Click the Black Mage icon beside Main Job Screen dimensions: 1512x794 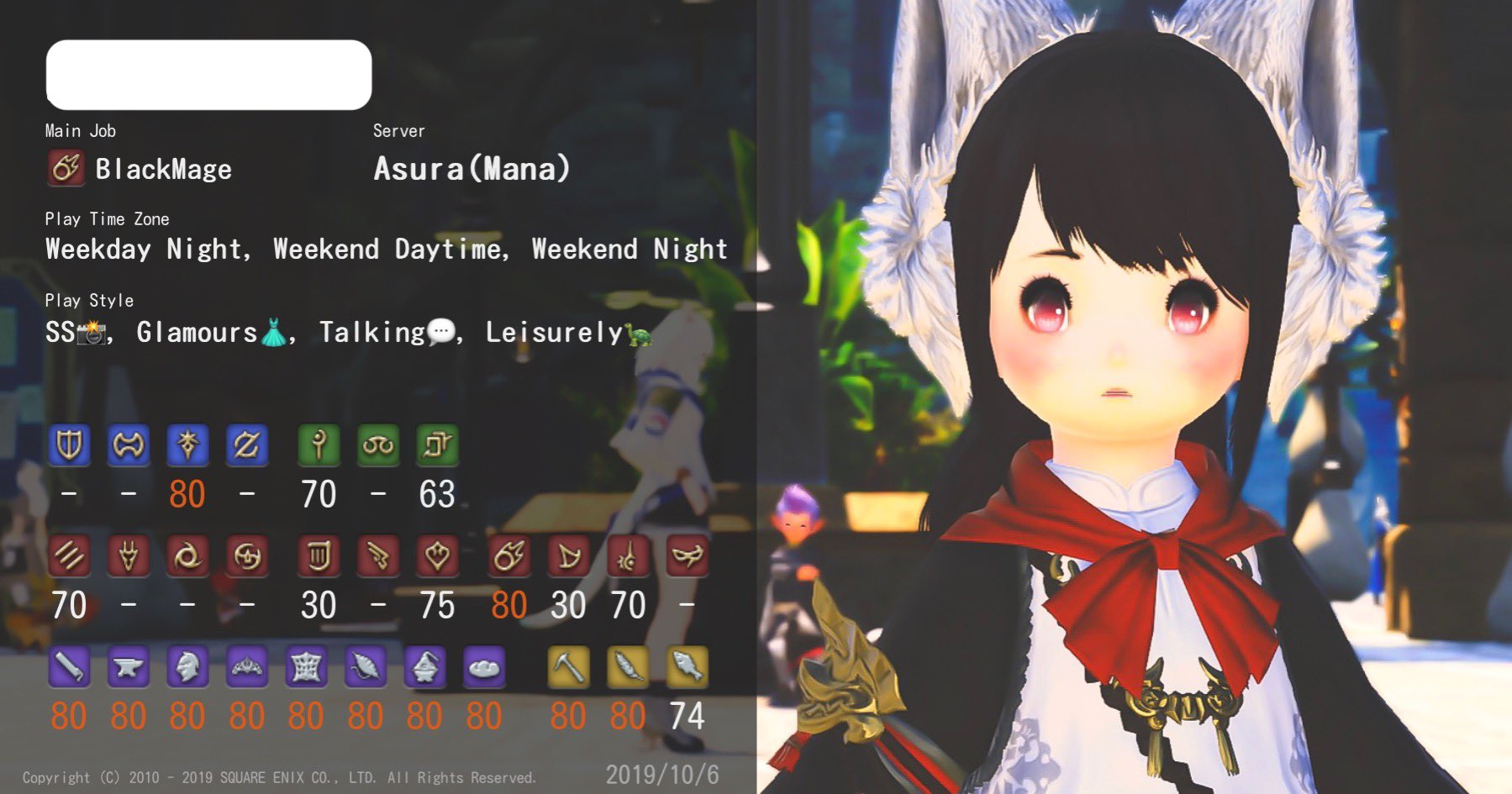pyautogui.click(x=66, y=168)
